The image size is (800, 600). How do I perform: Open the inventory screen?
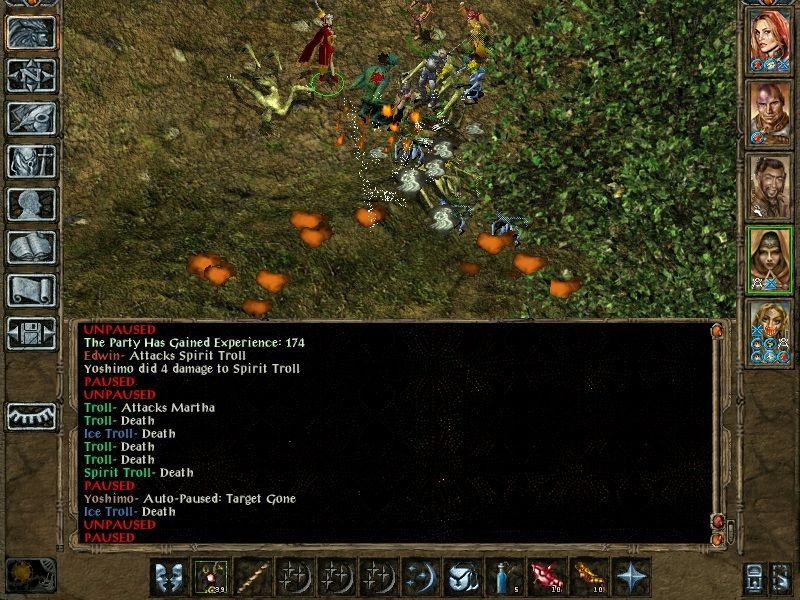[x=31, y=161]
